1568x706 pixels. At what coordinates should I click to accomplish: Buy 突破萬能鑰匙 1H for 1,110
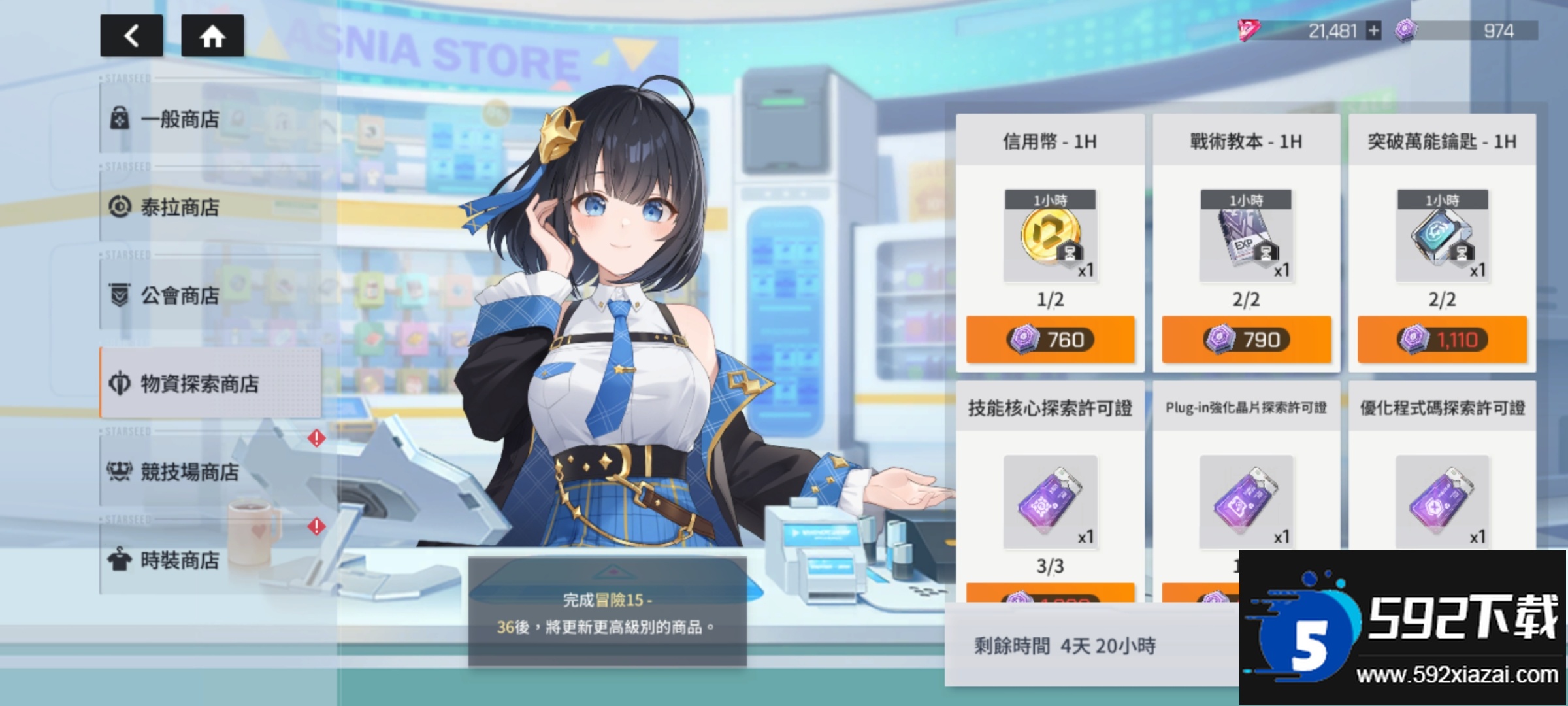1442,340
